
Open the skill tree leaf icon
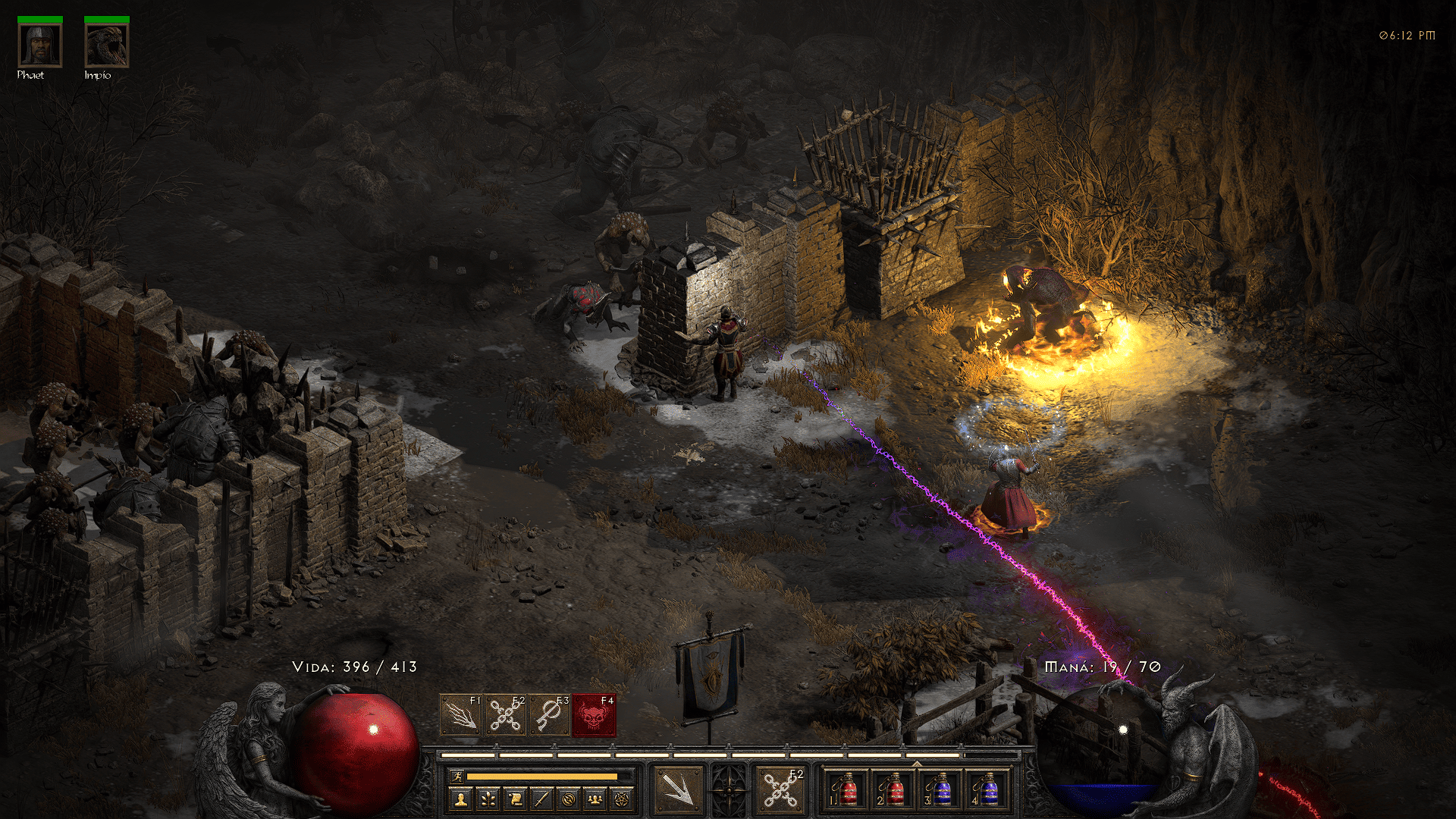(488, 799)
